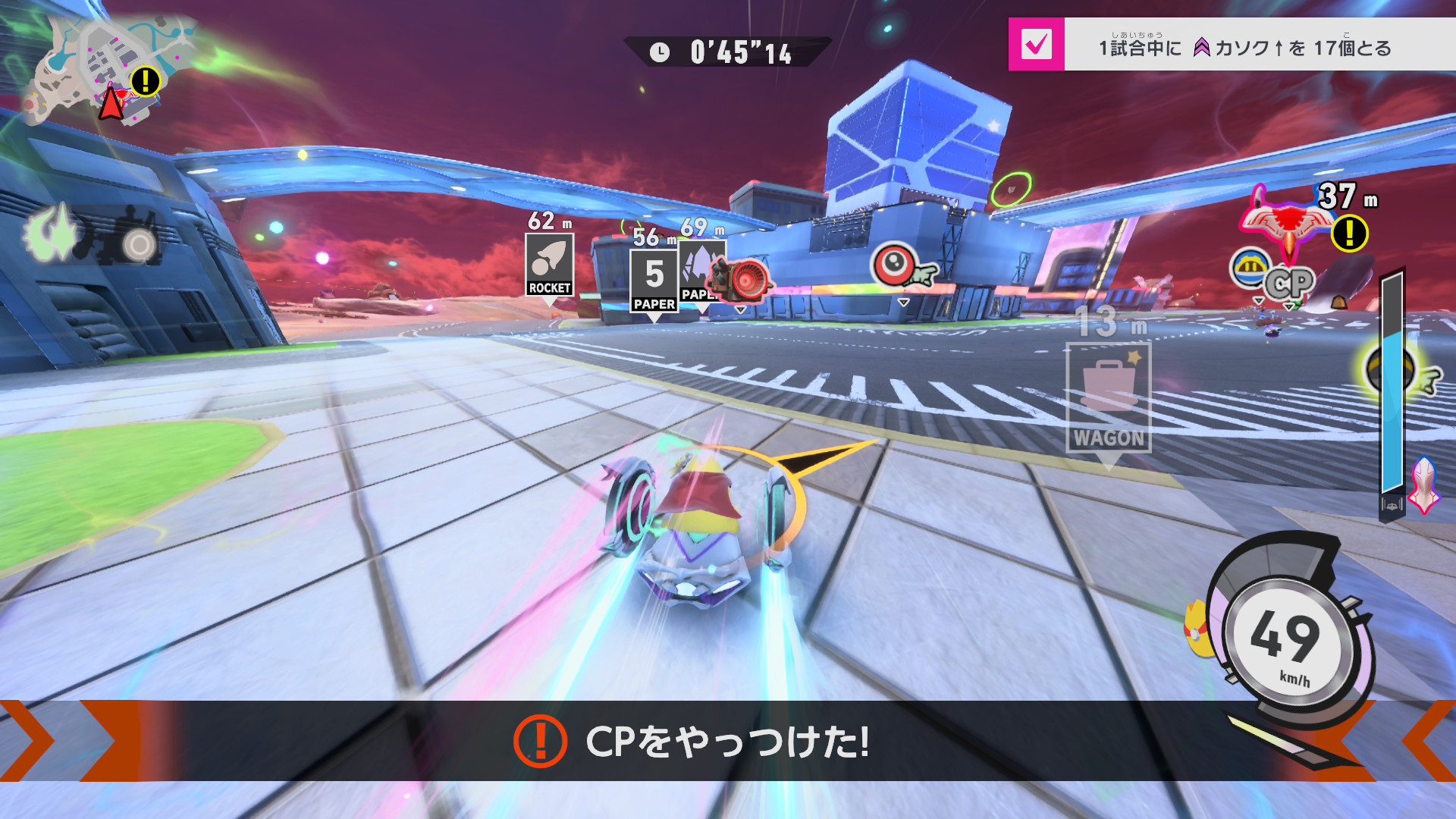1456x819 pixels.
Task: Select the WAGON item marker
Action: pos(1108,397)
